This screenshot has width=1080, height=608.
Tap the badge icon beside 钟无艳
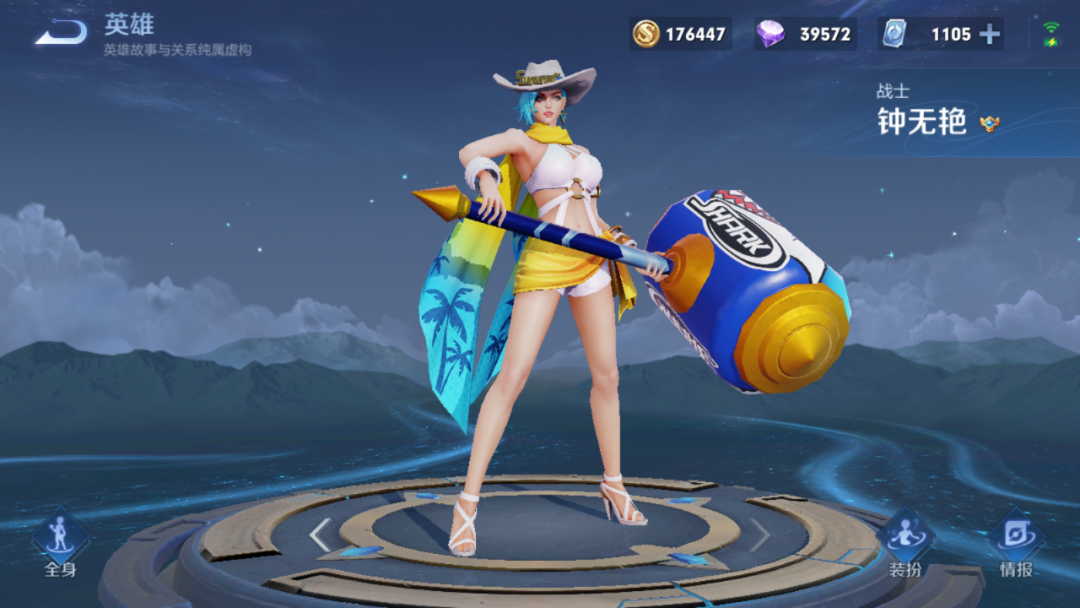[x=990, y=124]
